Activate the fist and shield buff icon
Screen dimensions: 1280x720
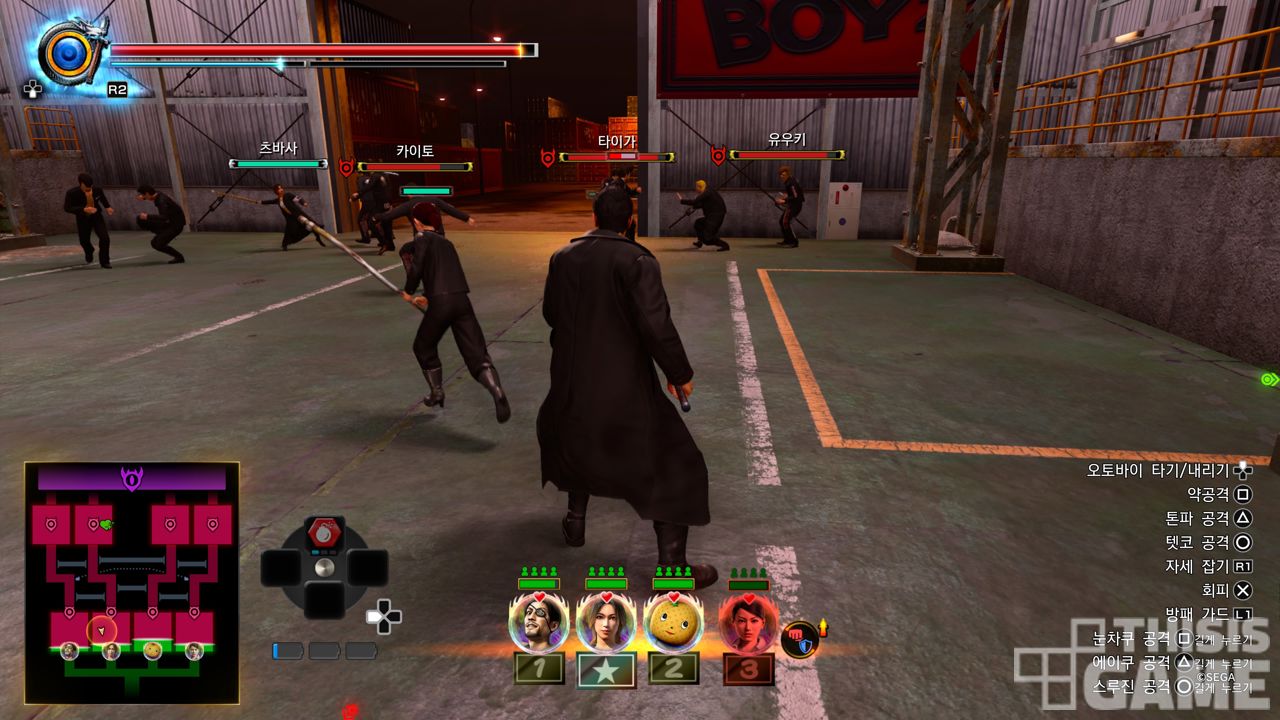pyautogui.click(x=799, y=638)
